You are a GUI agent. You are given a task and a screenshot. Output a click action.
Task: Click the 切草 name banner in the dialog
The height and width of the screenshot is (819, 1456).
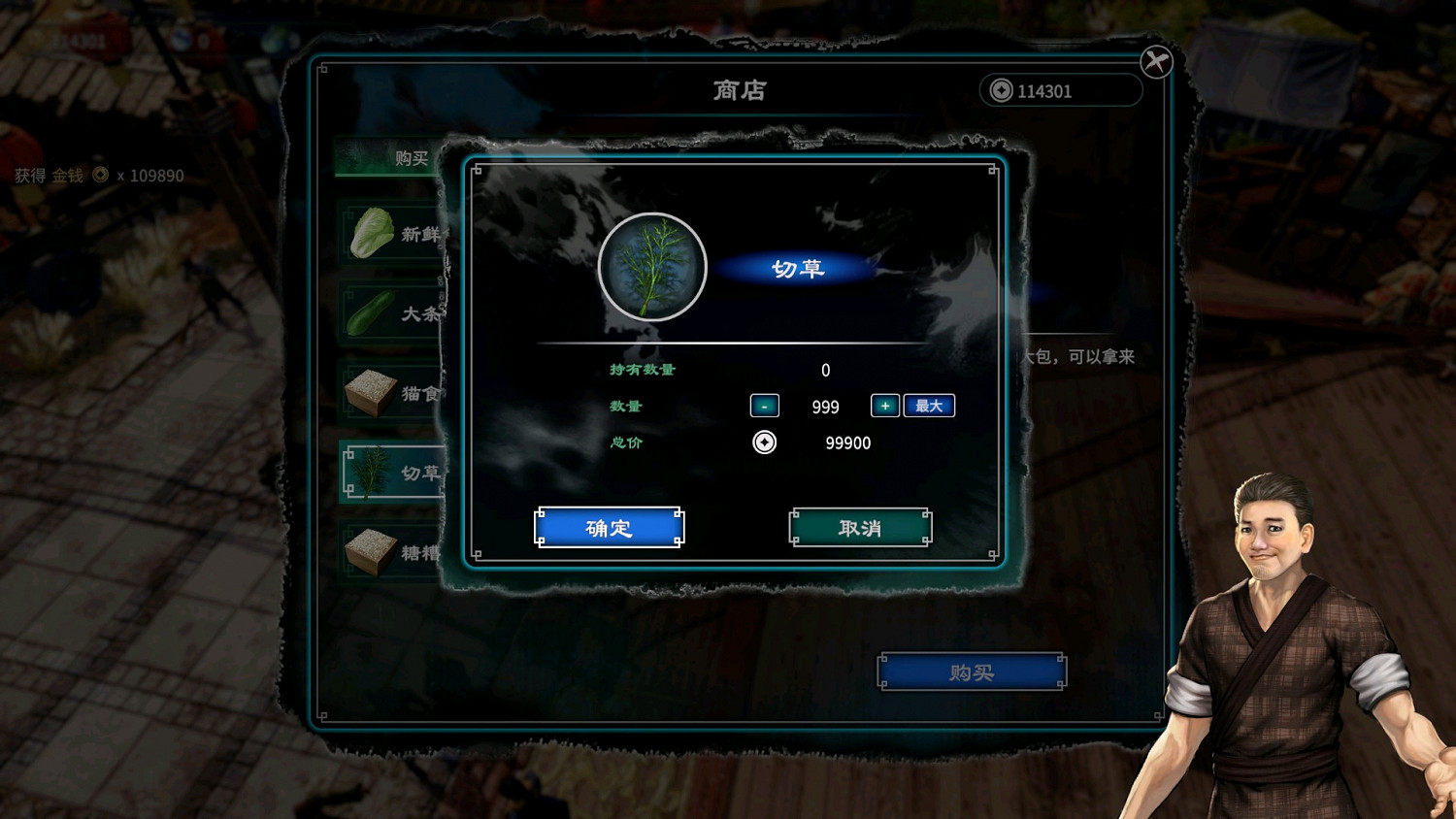pyautogui.click(x=799, y=269)
